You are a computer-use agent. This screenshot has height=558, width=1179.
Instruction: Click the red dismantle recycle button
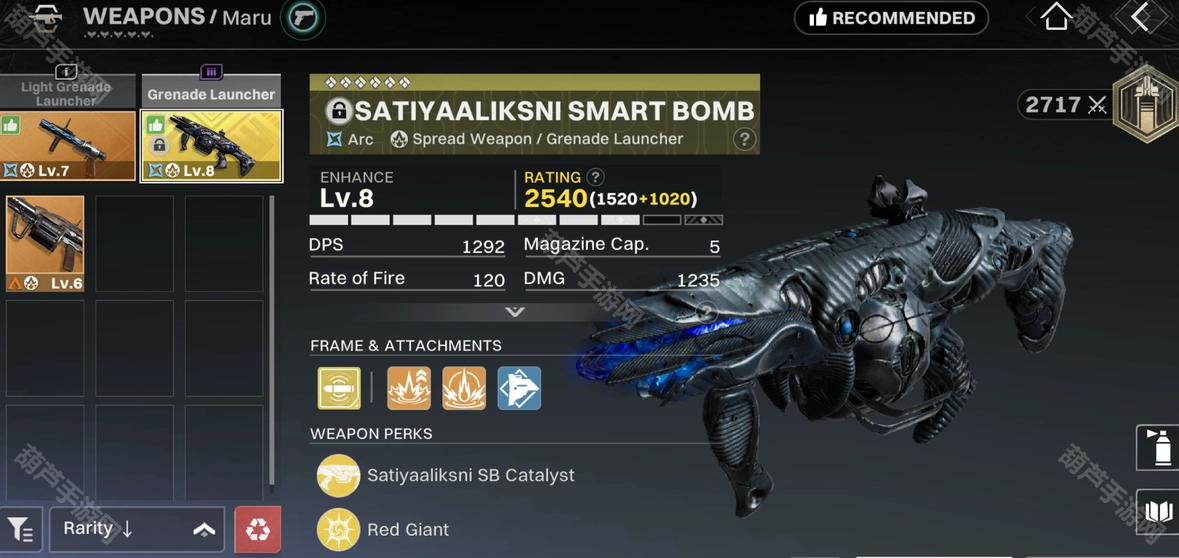257,529
